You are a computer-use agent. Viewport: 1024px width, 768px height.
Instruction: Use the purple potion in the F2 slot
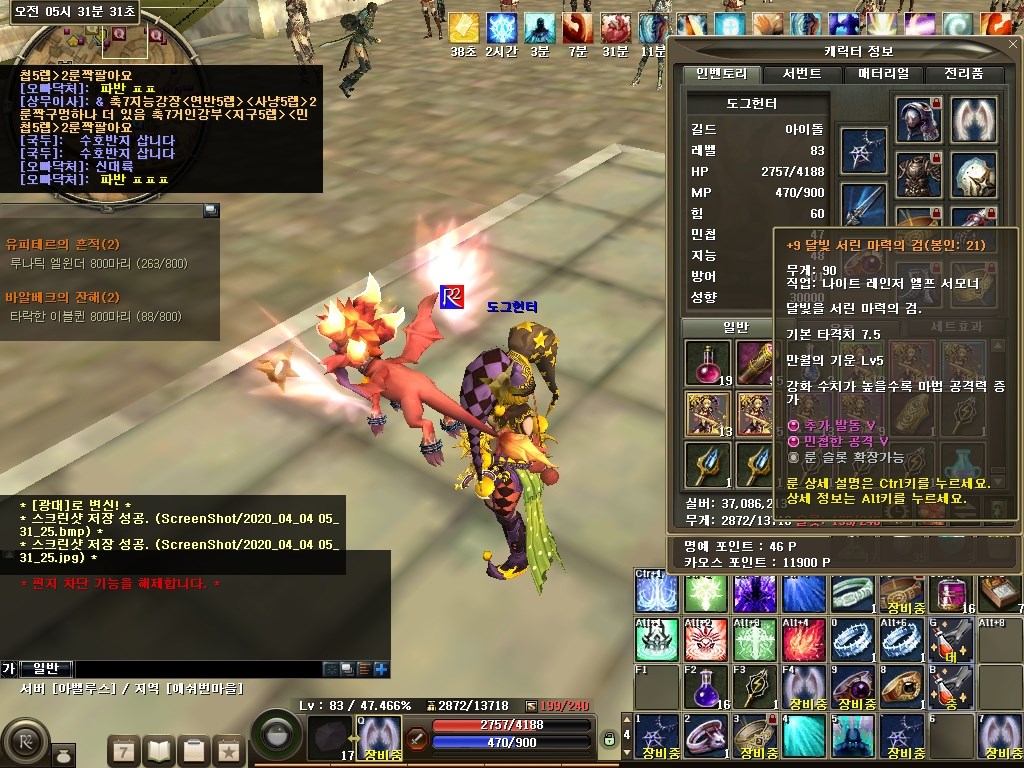point(706,687)
